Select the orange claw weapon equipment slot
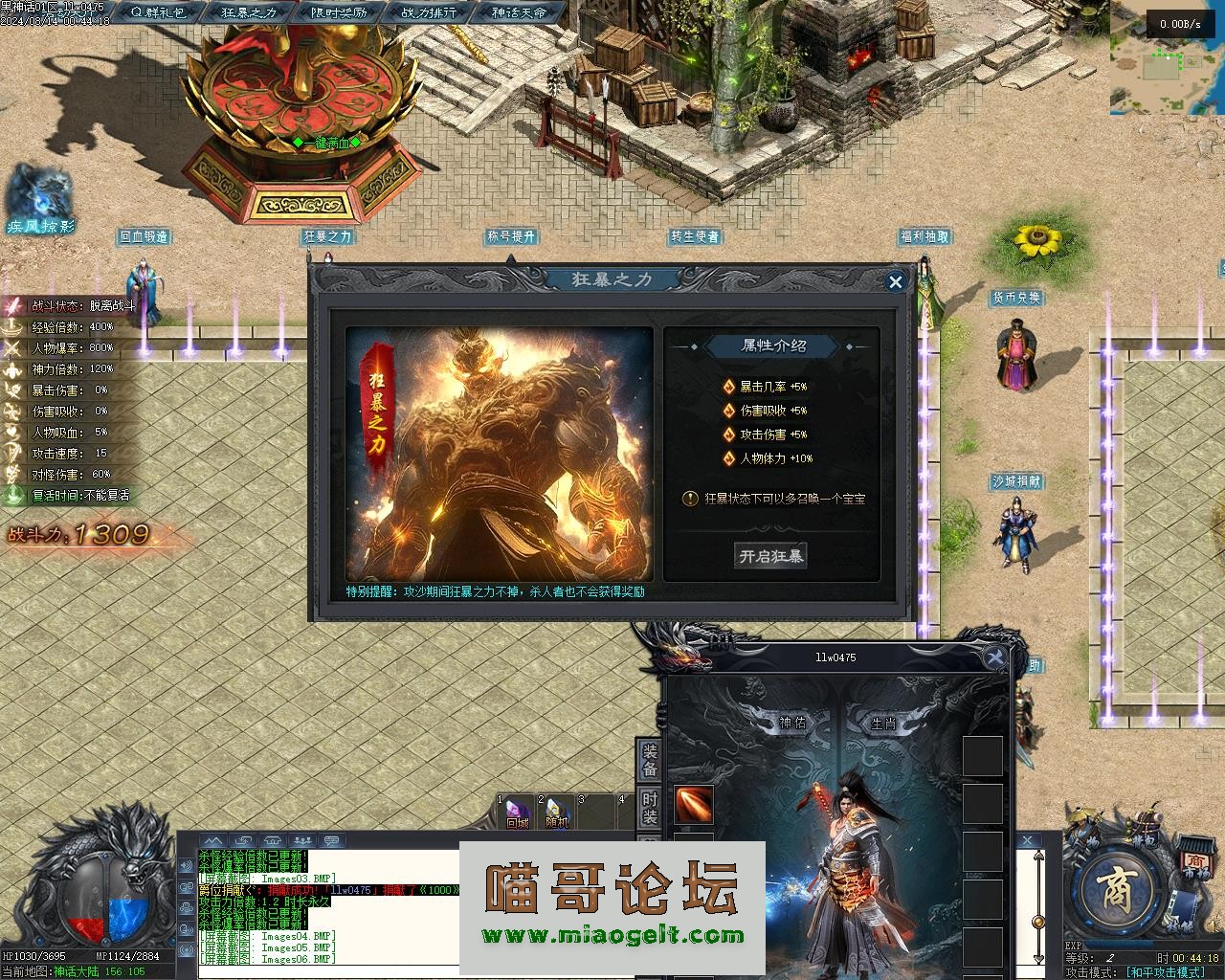 (694, 805)
